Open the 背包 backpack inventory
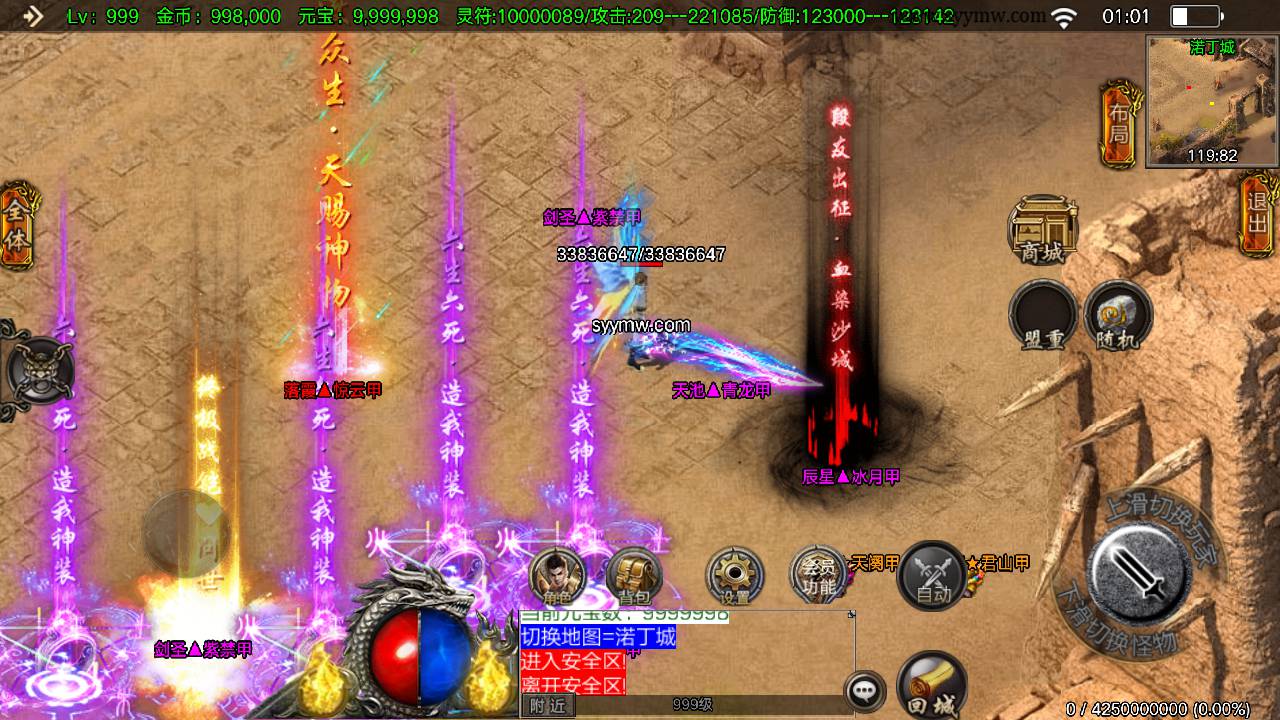Screen dimensions: 1280x720 (634, 576)
